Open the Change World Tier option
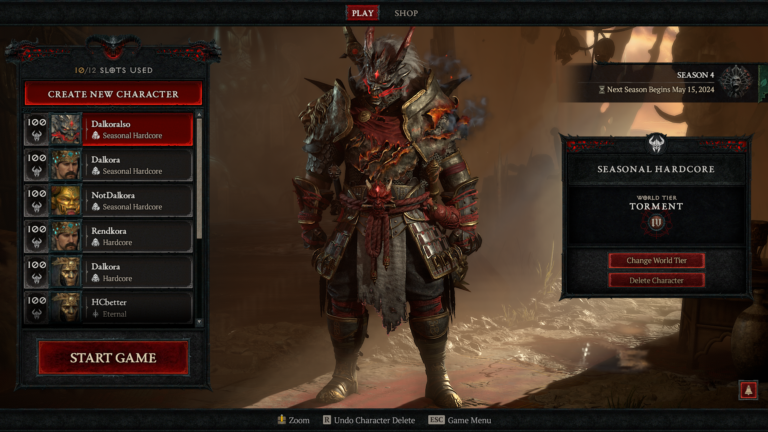The image size is (768, 432). click(x=656, y=260)
